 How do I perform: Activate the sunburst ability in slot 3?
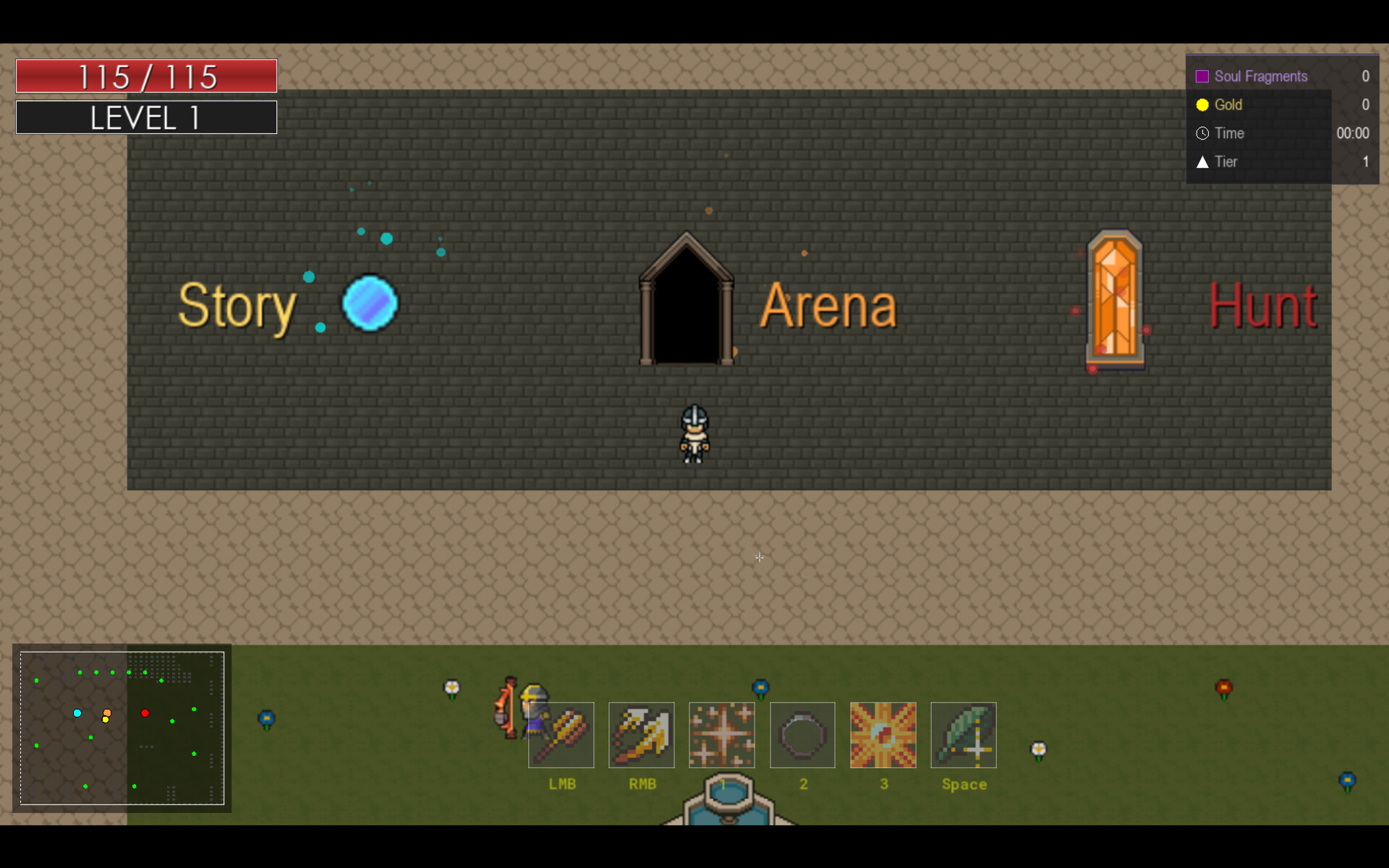point(883,735)
